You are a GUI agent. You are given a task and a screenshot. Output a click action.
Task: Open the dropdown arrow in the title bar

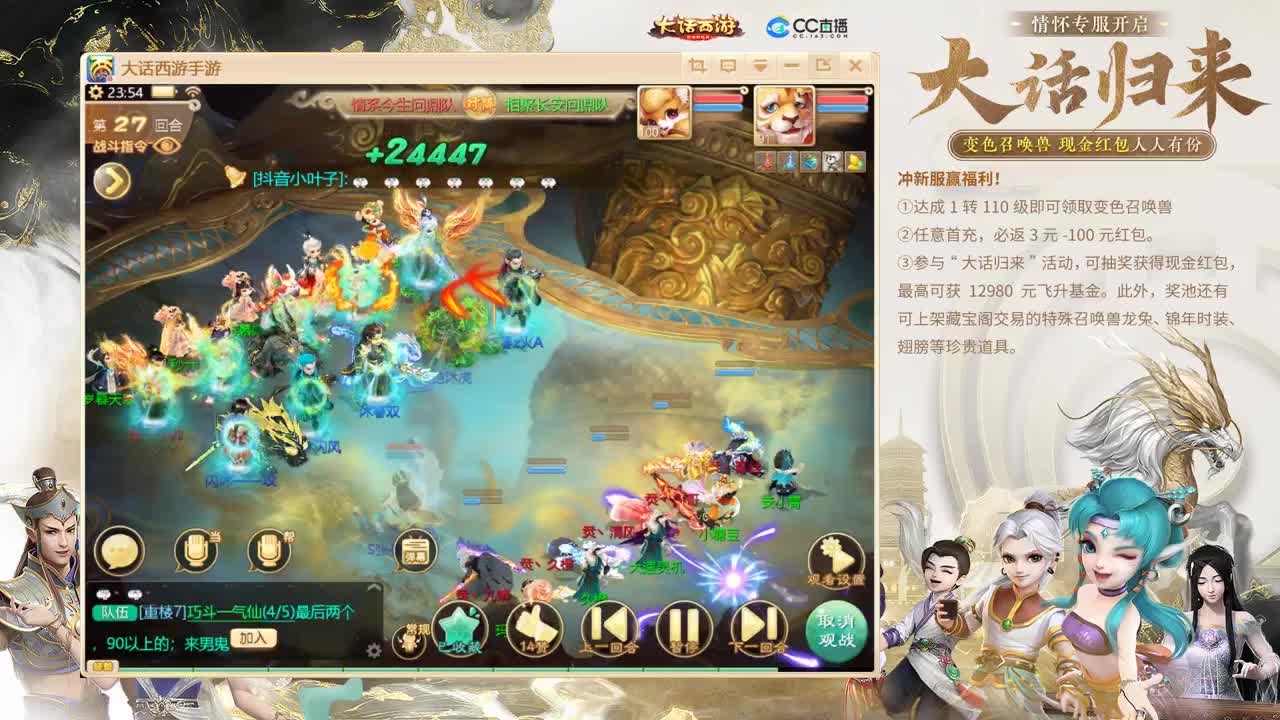pyautogui.click(x=762, y=65)
